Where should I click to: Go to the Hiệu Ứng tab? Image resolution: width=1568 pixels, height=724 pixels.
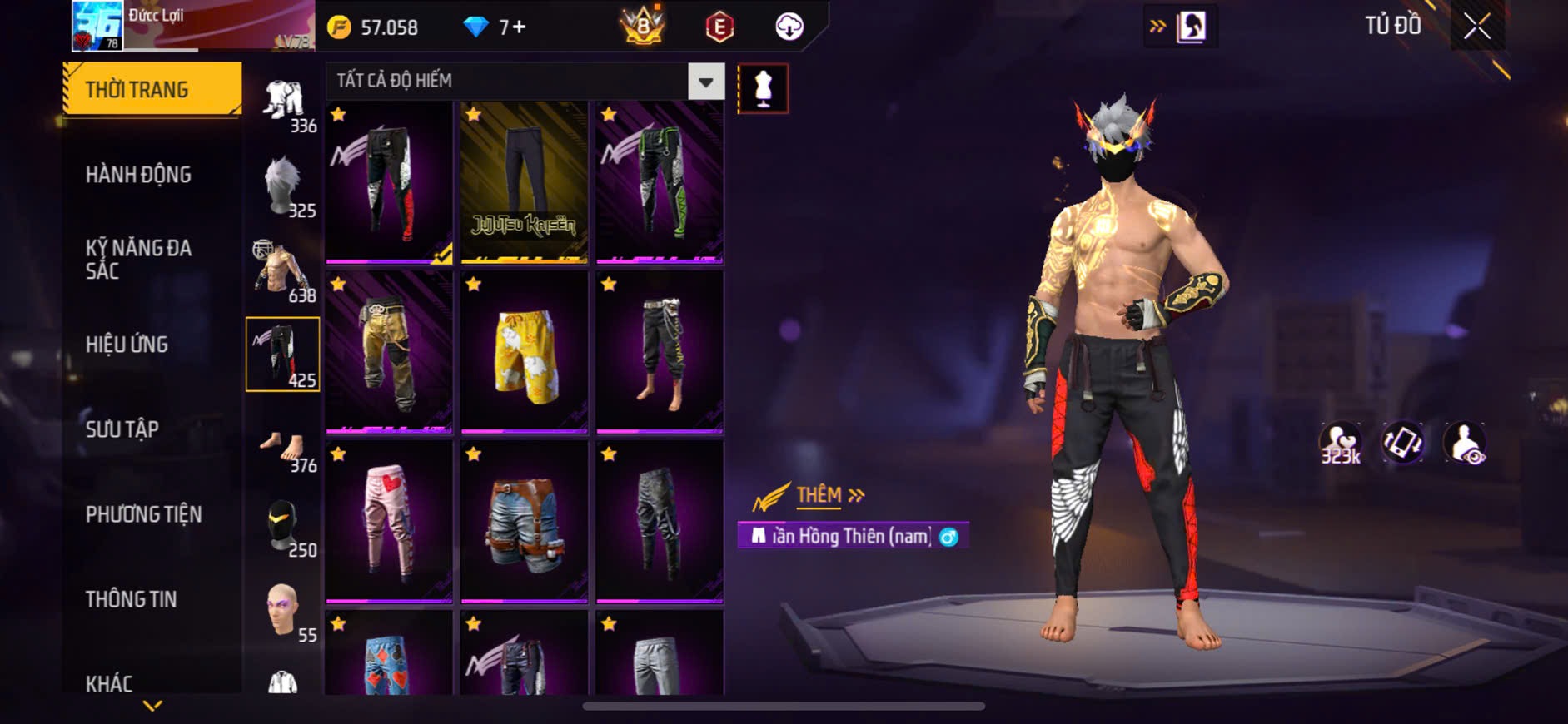(127, 345)
